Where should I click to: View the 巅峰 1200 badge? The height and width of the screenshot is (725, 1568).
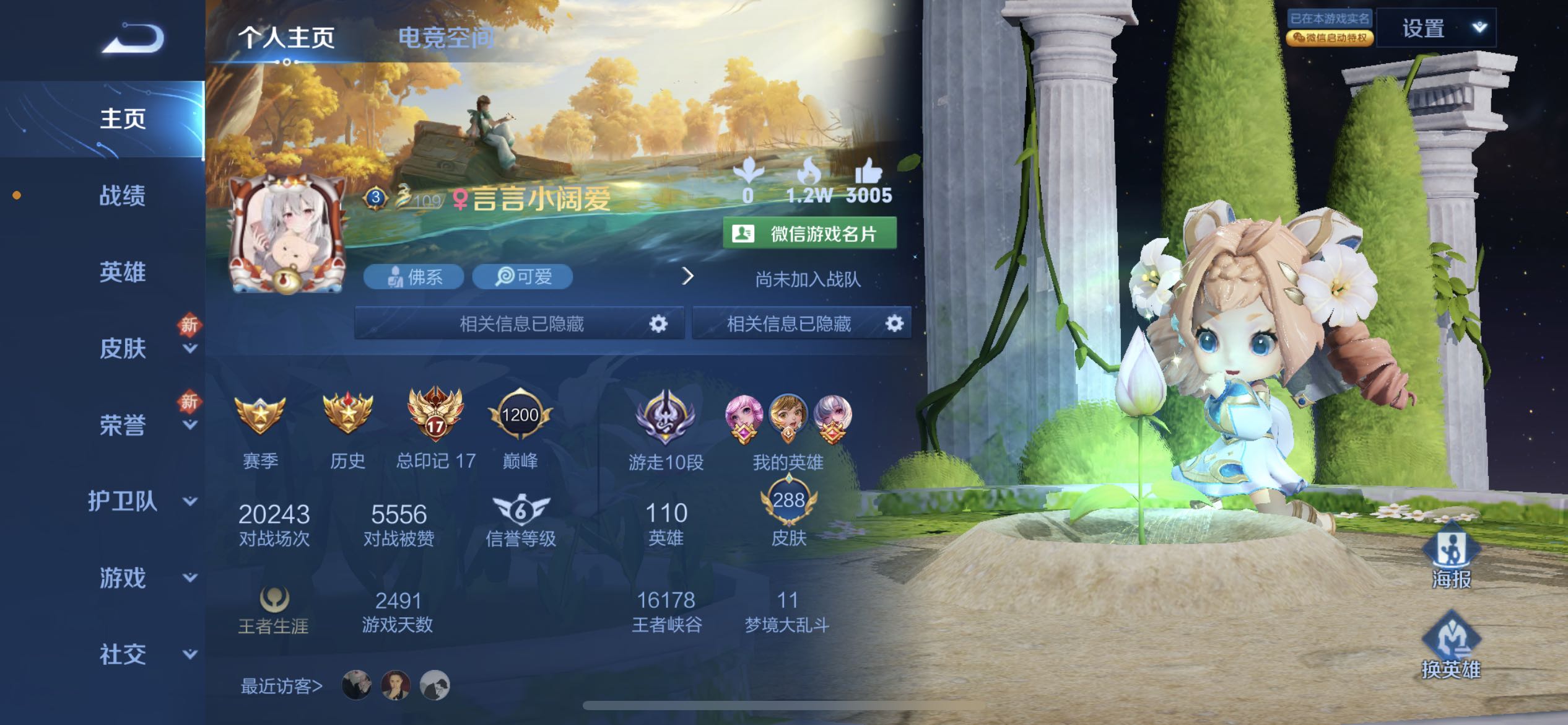pyautogui.click(x=520, y=427)
